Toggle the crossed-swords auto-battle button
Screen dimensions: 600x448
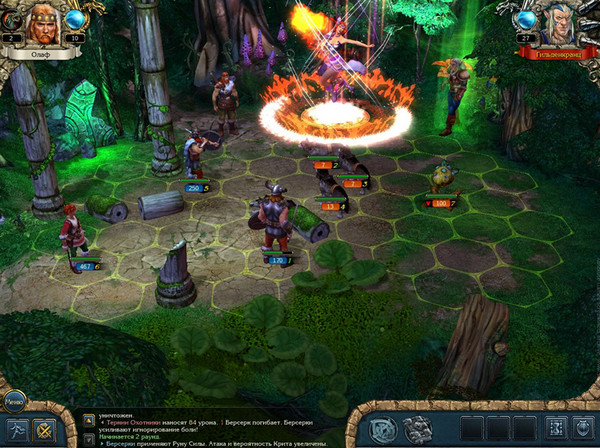tap(44, 430)
